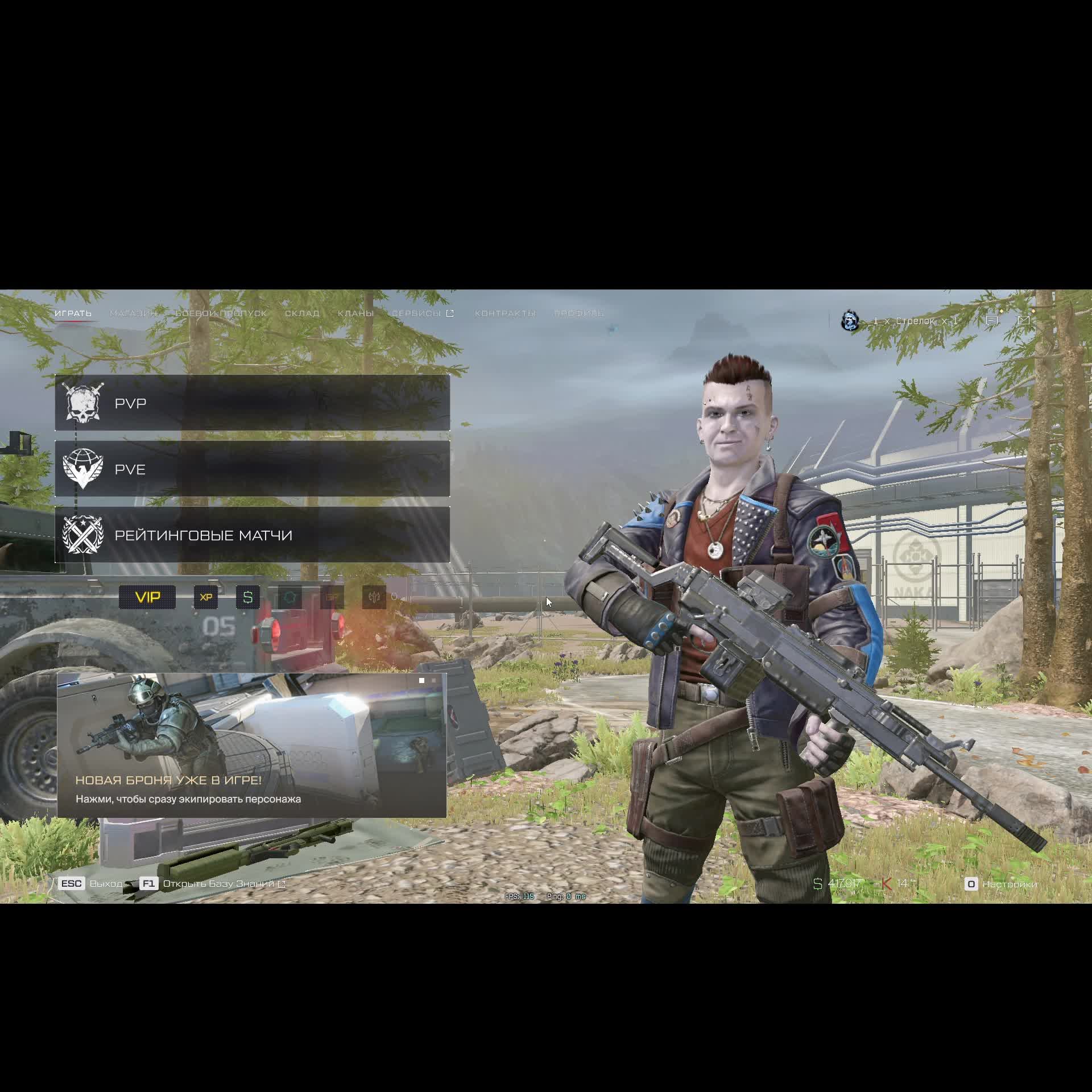The width and height of the screenshot is (1092, 1092).
Task: Open the МАГАЗИН shop tab
Action: (133, 313)
